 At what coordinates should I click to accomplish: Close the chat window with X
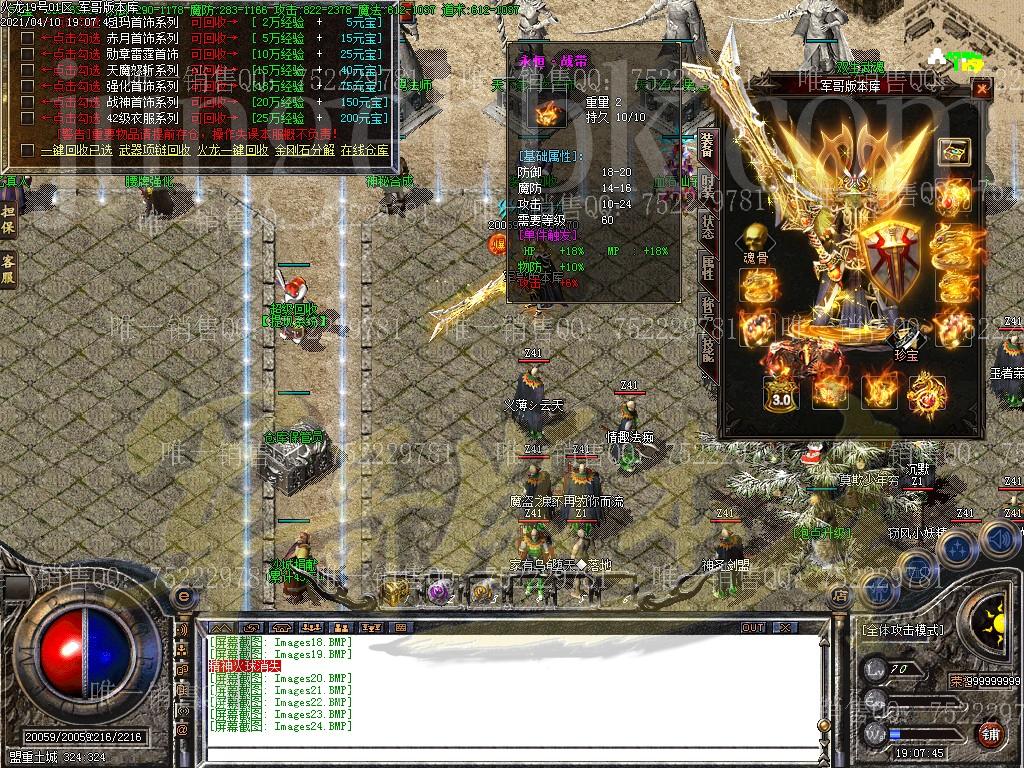click(786, 628)
